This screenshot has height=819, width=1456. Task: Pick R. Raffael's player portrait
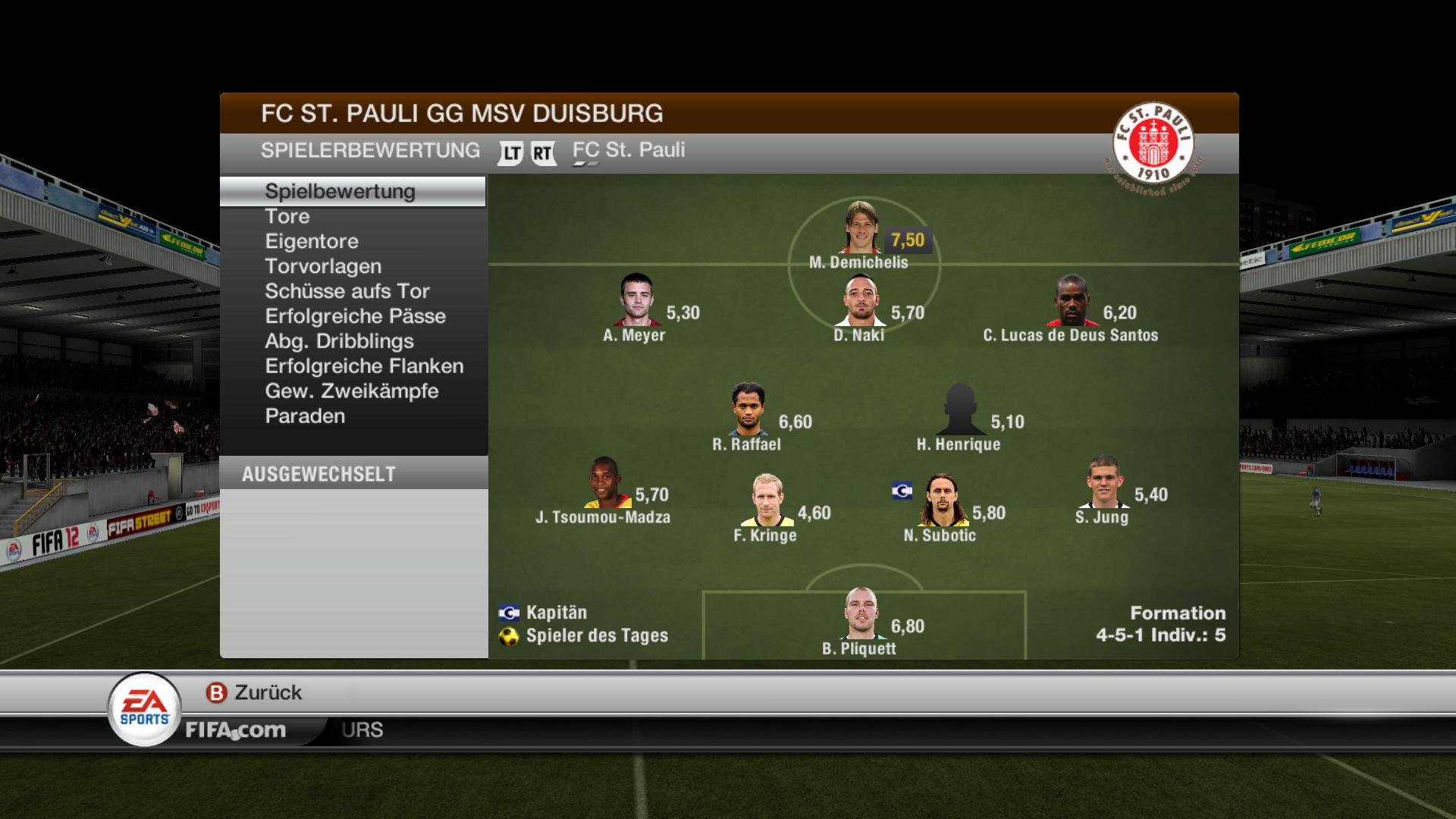748,409
